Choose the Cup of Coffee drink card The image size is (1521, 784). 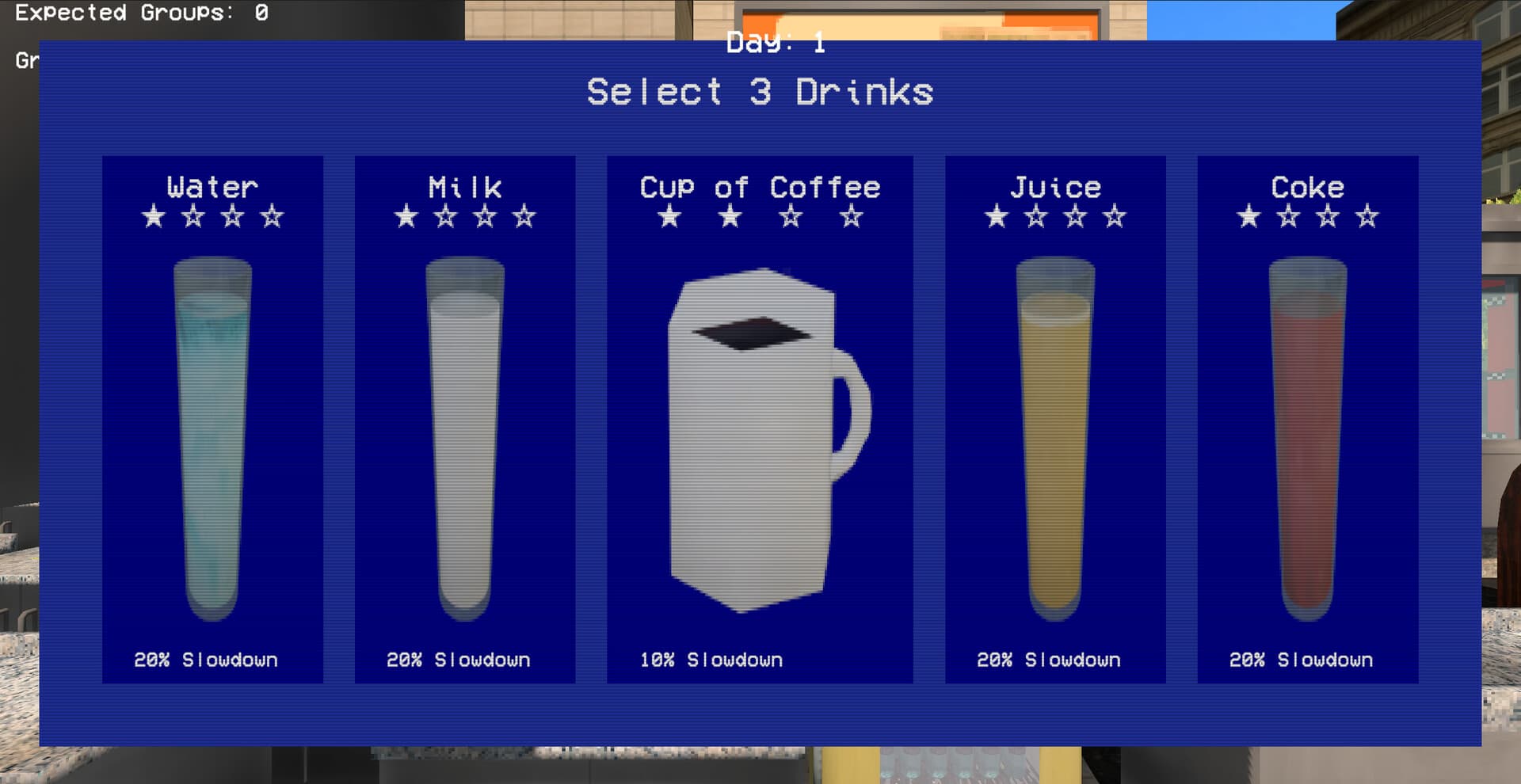[760, 420]
